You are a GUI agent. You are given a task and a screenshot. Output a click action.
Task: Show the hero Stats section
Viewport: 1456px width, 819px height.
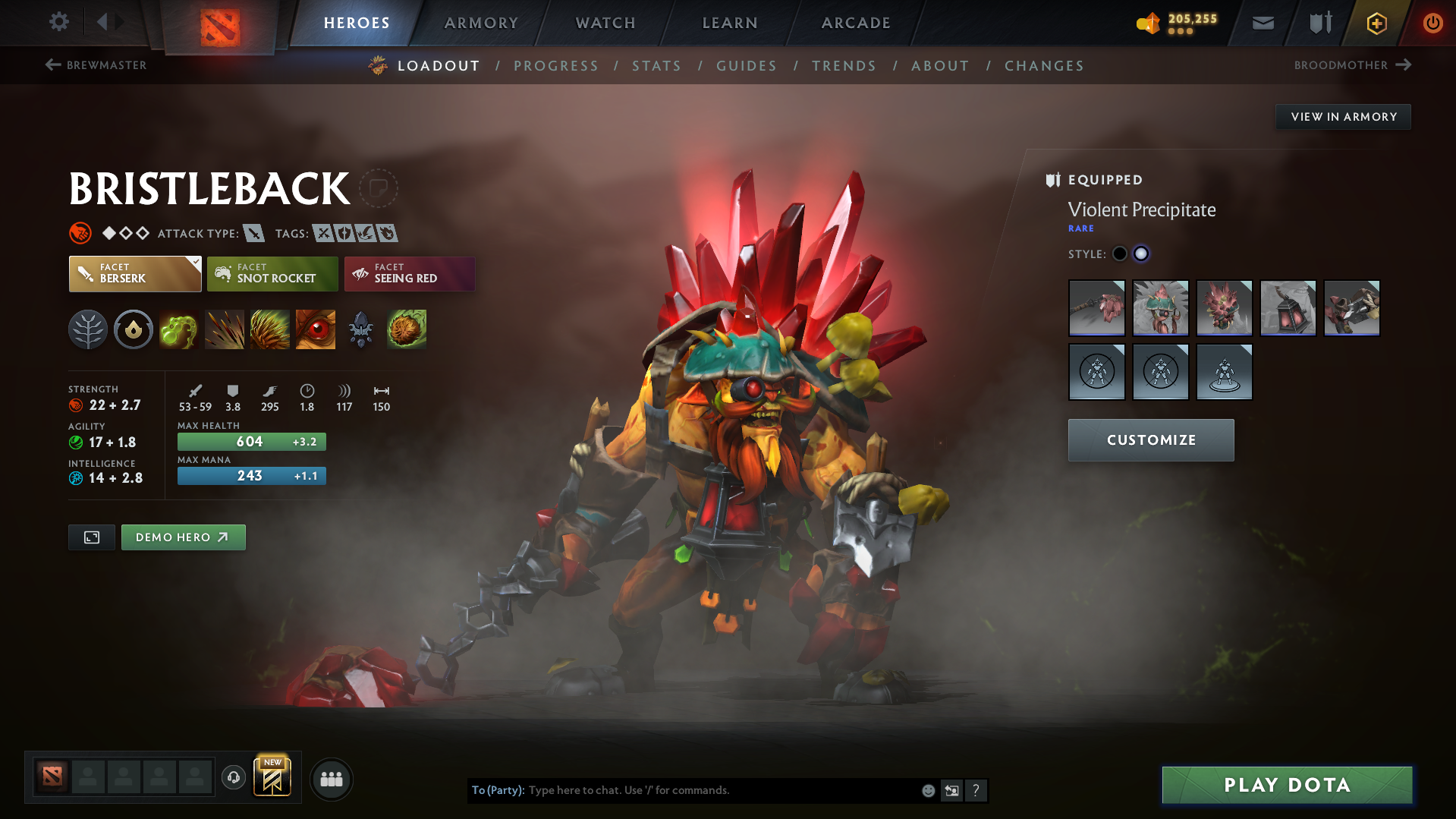[x=656, y=66]
